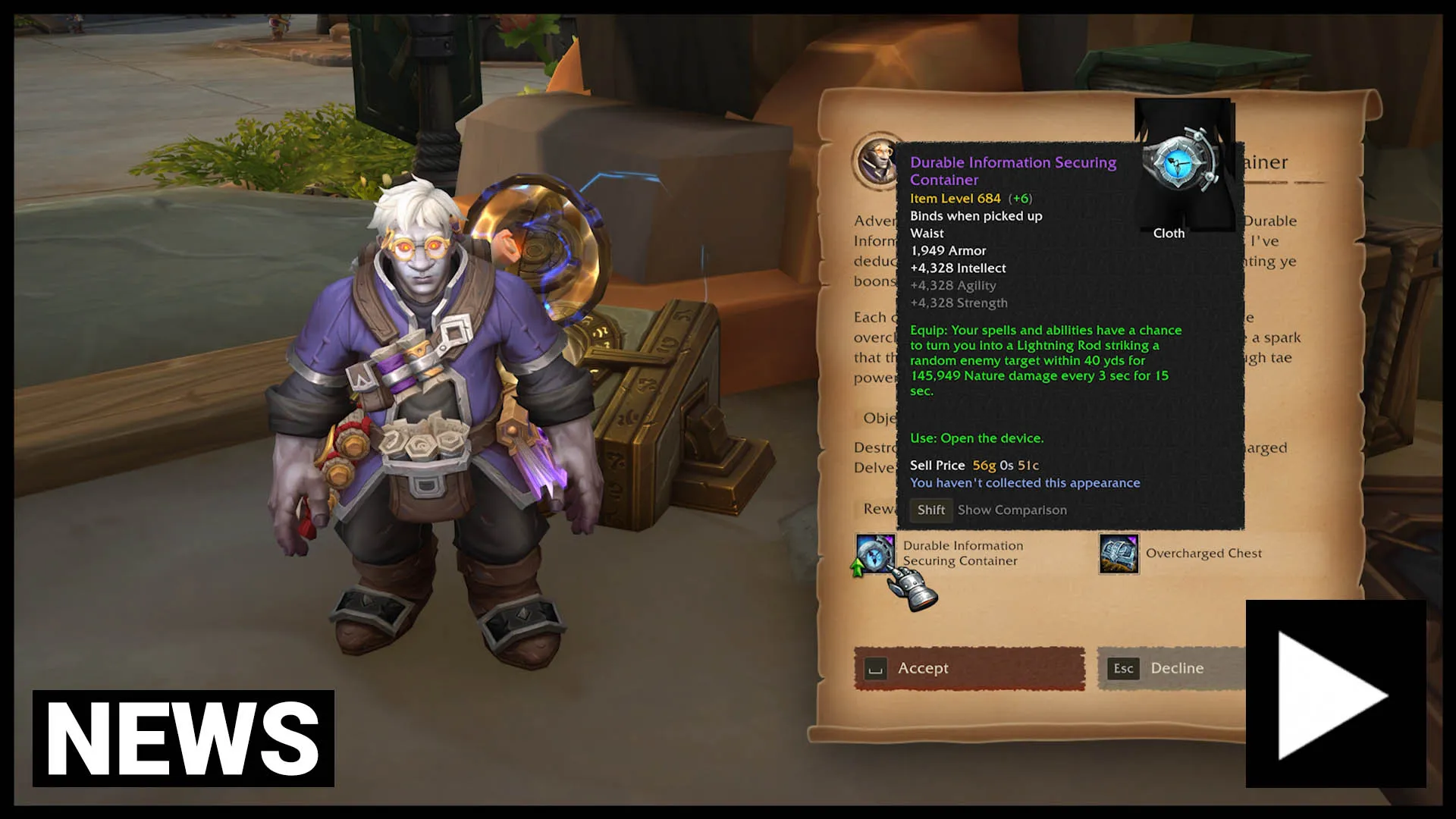The image size is (1456, 819).
Task: Click the spacebar key badge on the Accept button
Action: click(x=876, y=670)
